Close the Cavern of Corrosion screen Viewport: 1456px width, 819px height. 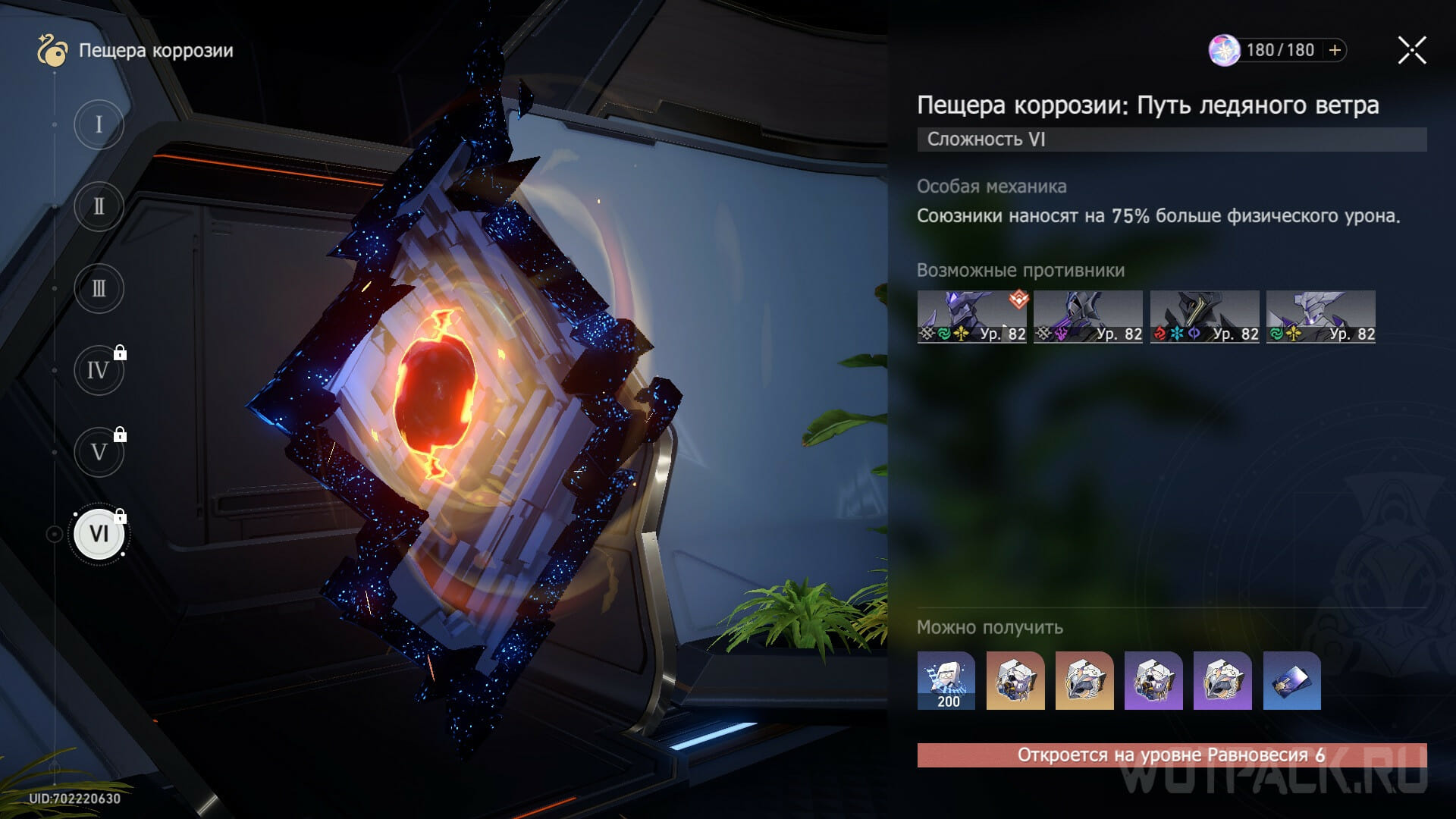pos(1411,51)
